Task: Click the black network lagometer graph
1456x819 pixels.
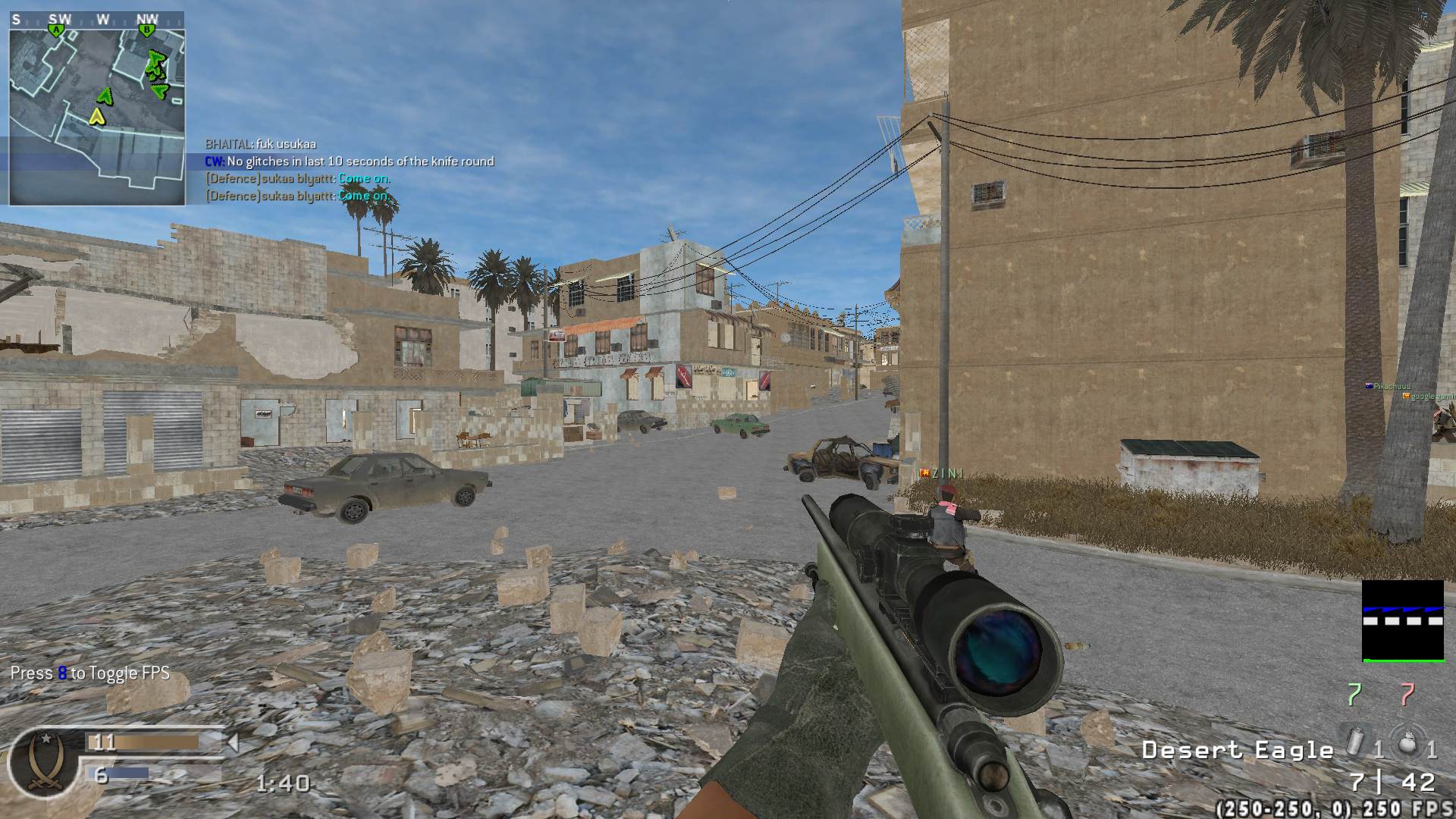Action: (x=1402, y=621)
